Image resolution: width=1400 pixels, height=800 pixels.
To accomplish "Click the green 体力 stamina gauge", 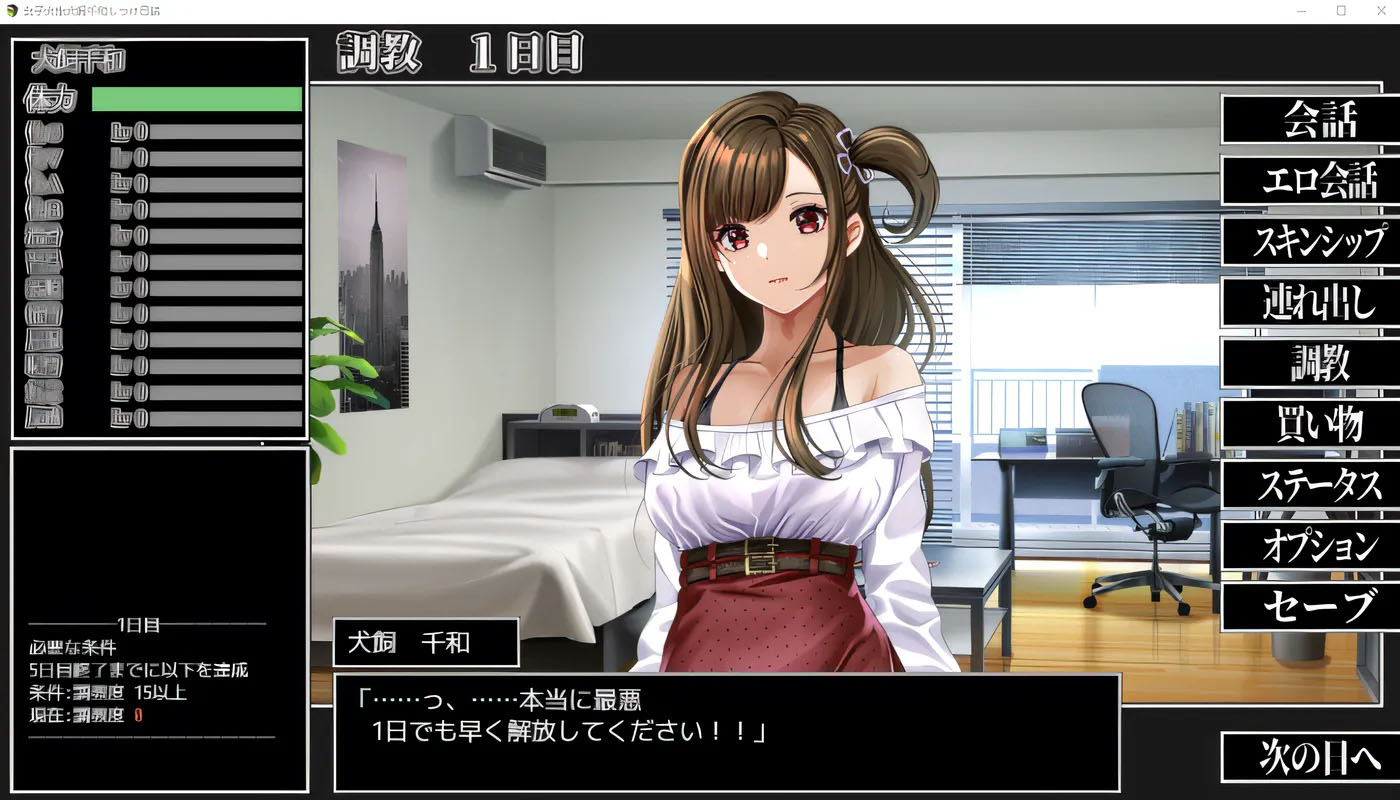I will [x=196, y=98].
